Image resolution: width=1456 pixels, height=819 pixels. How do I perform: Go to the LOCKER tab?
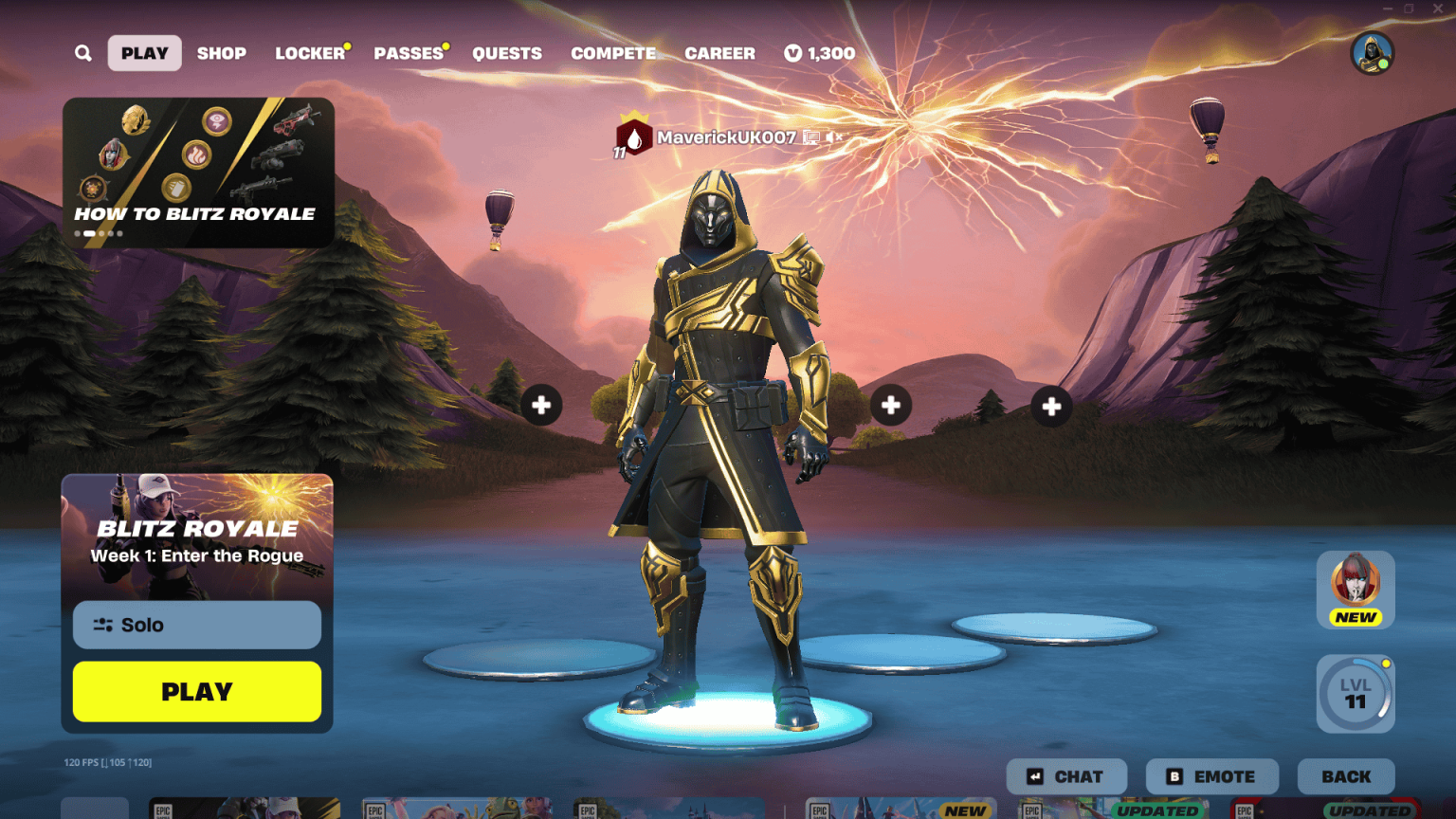click(309, 53)
